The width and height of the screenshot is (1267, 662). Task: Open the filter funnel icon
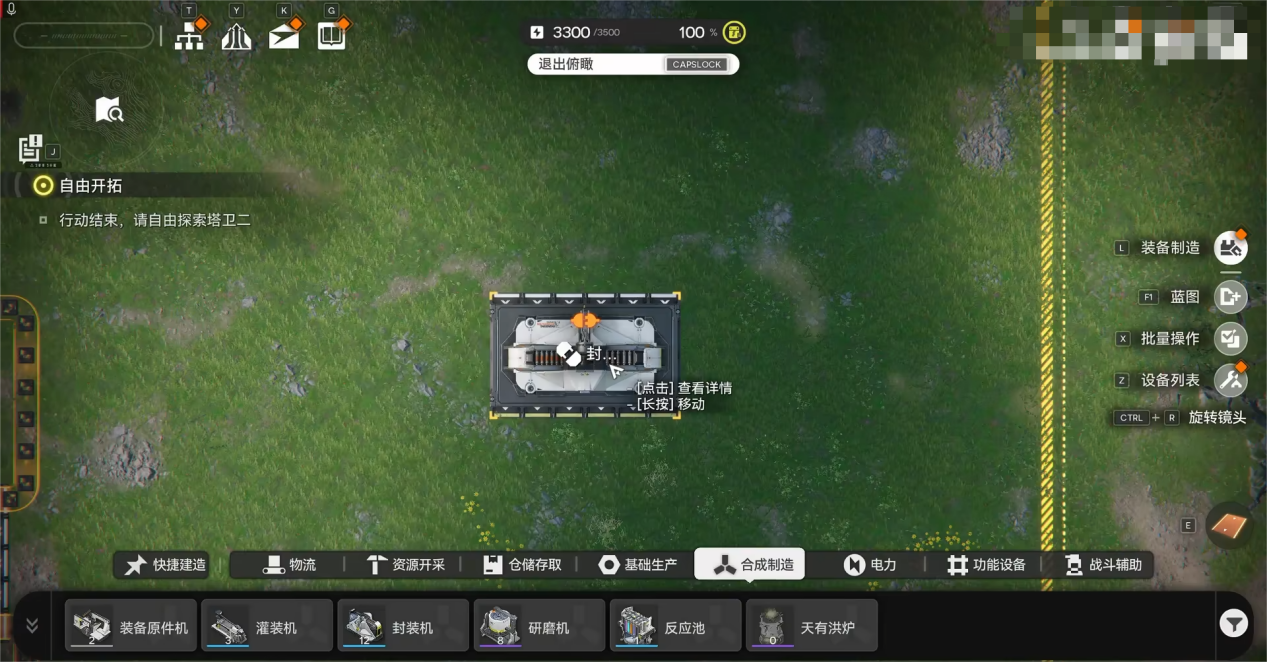point(1233,625)
